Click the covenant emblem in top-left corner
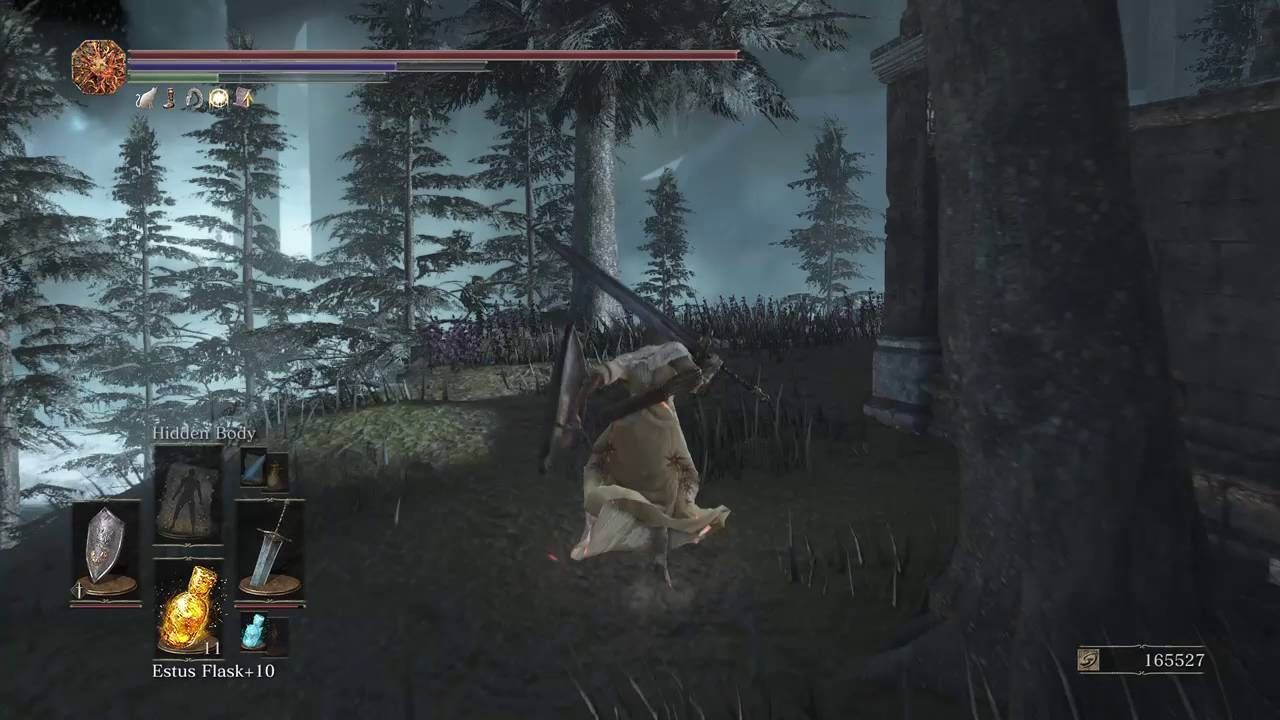1280x720 pixels. click(x=97, y=65)
